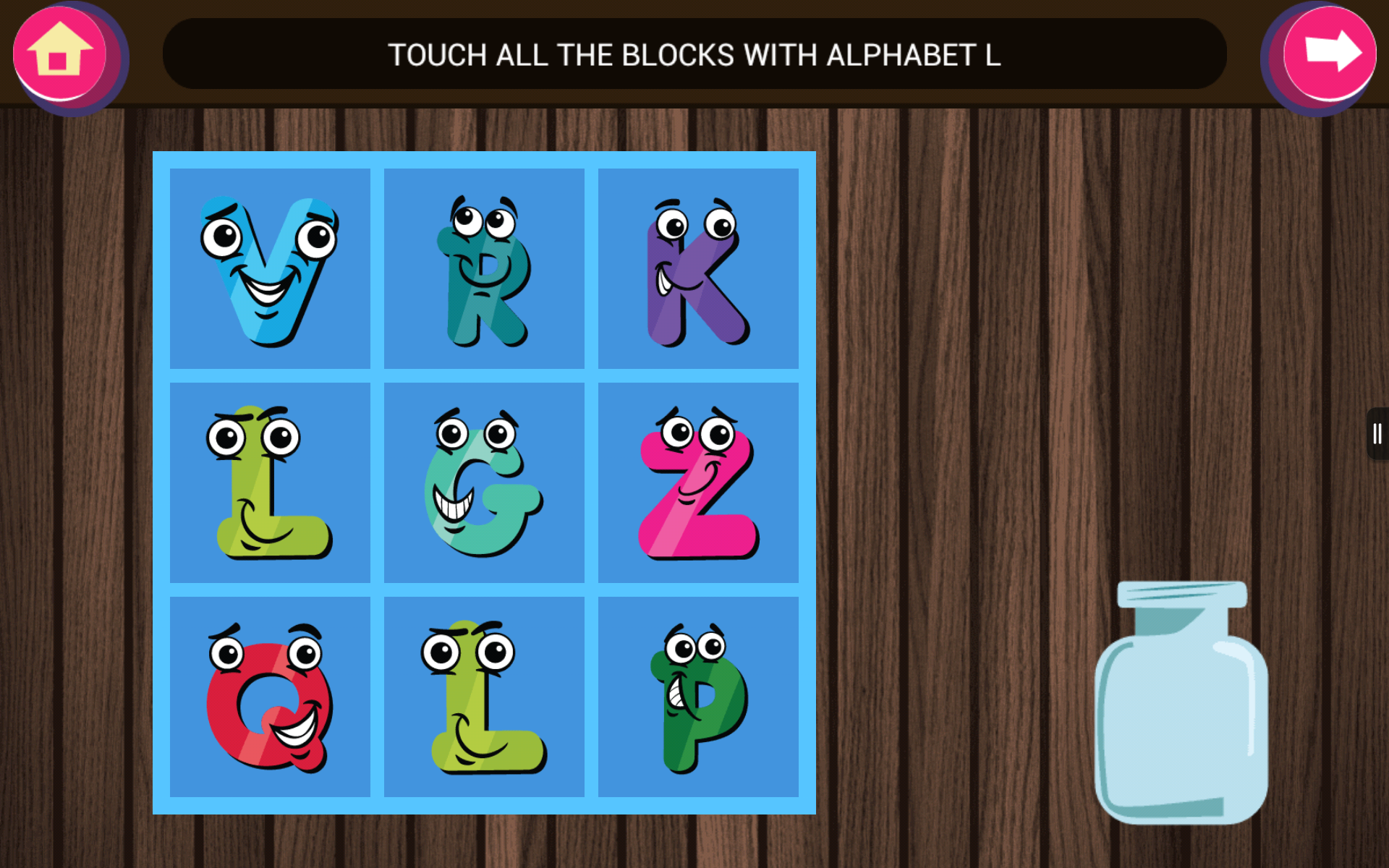Open the pause tab on the right edge
1389x868 pixels.
pyautogui.click(x=1378, y=434)
